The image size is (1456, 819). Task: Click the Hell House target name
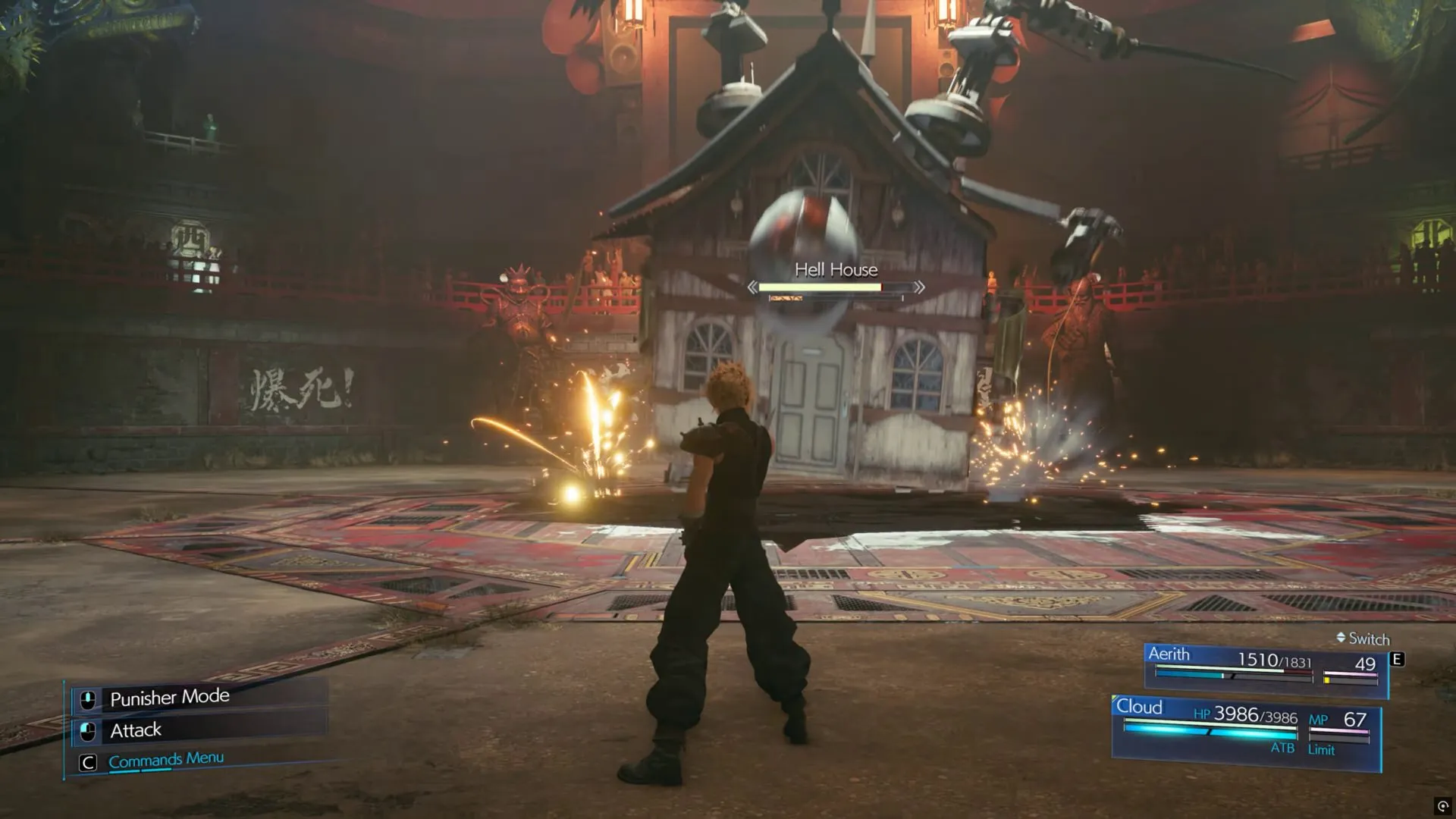(836, 270)
